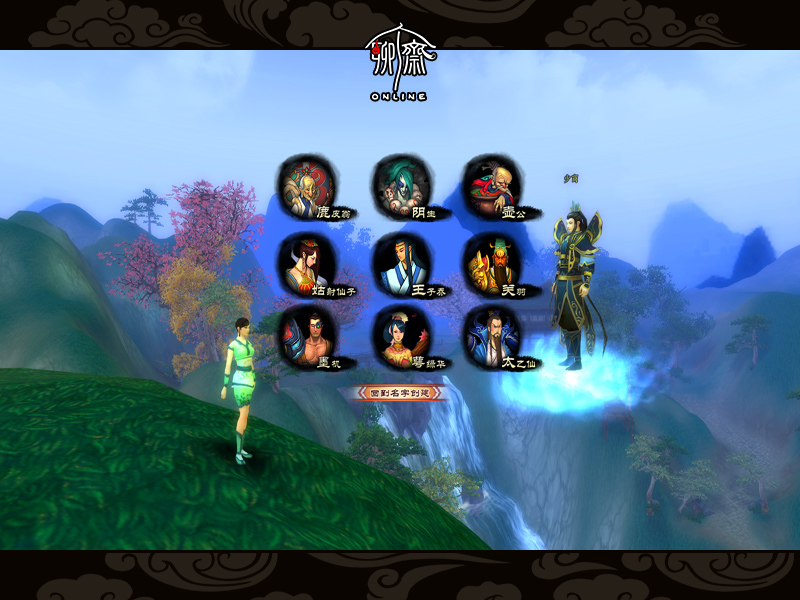Pick the 壶公 portrait with the pot
The height and width of the screenshot is (600, 800).
[488, 186]
